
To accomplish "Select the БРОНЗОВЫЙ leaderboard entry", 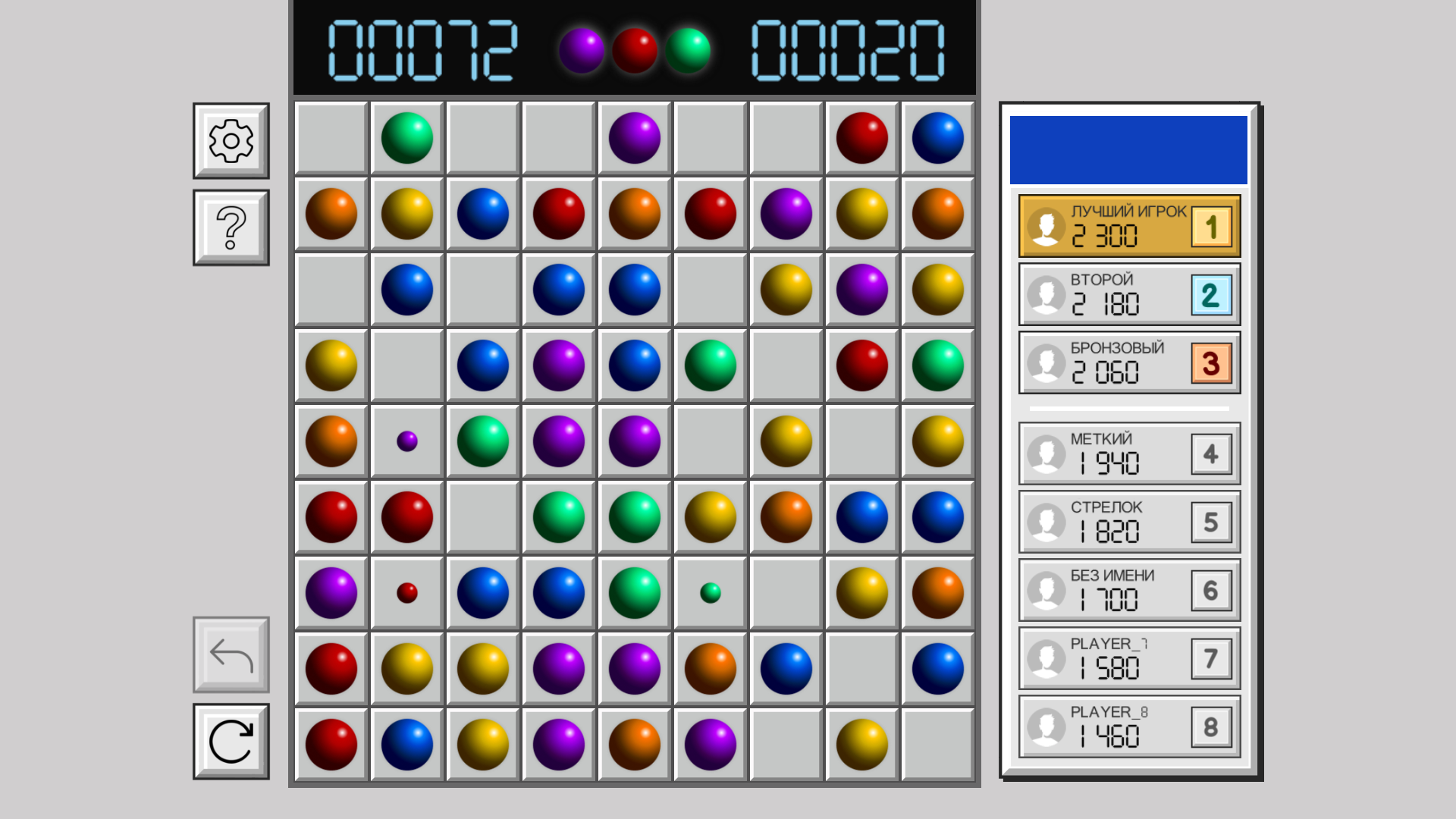I will [1128, 362].
